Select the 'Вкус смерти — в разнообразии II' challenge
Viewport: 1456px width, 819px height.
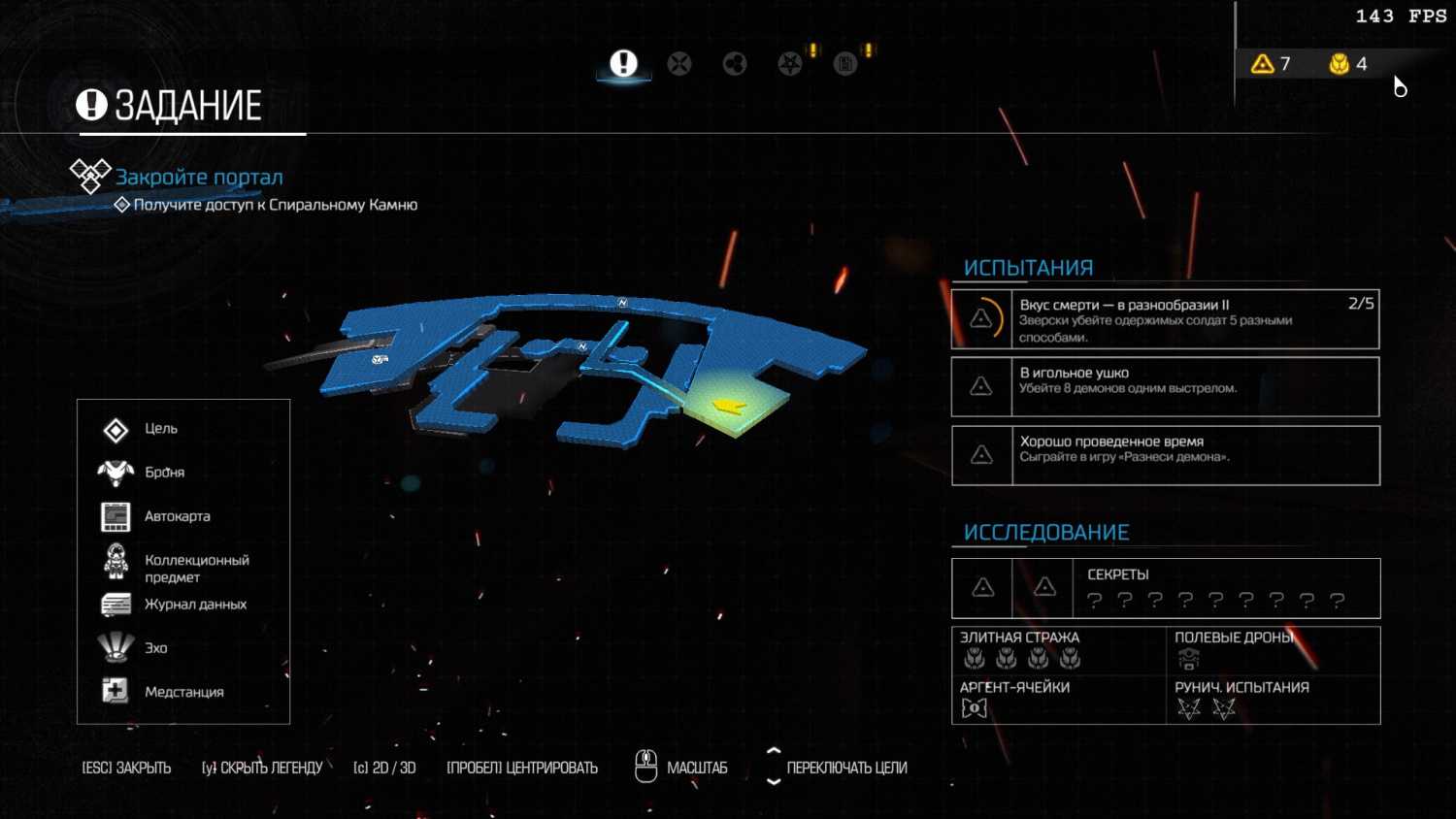click(x=1165, y=319)
